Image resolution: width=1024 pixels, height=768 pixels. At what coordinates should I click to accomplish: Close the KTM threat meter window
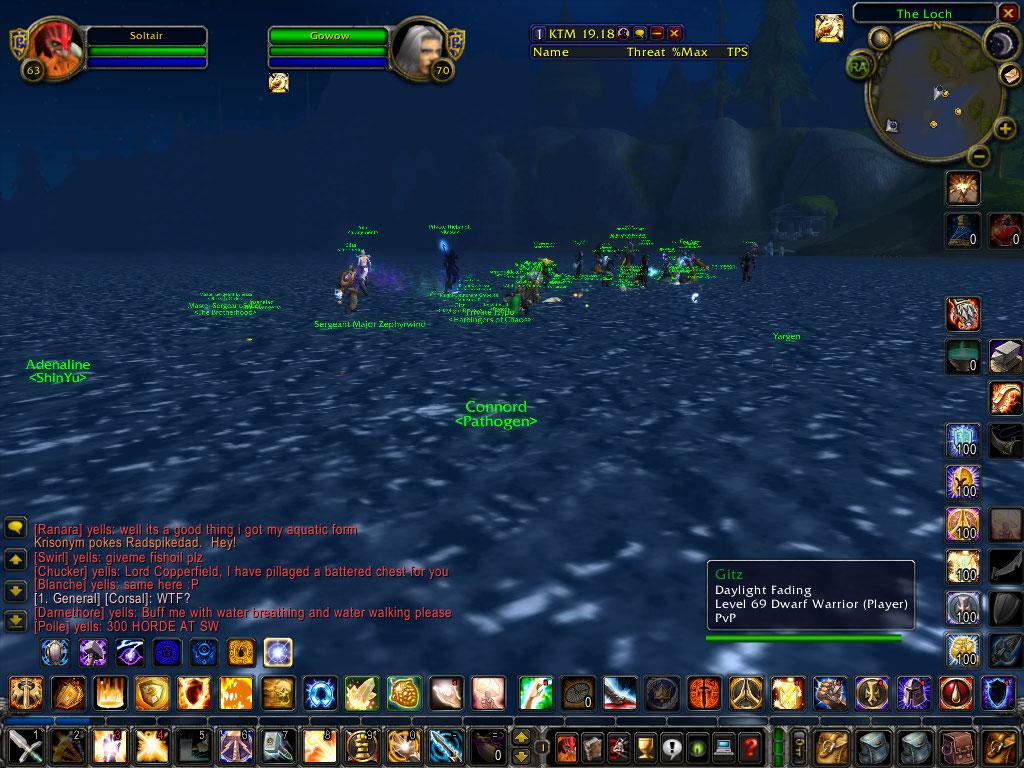click(674, 34)
